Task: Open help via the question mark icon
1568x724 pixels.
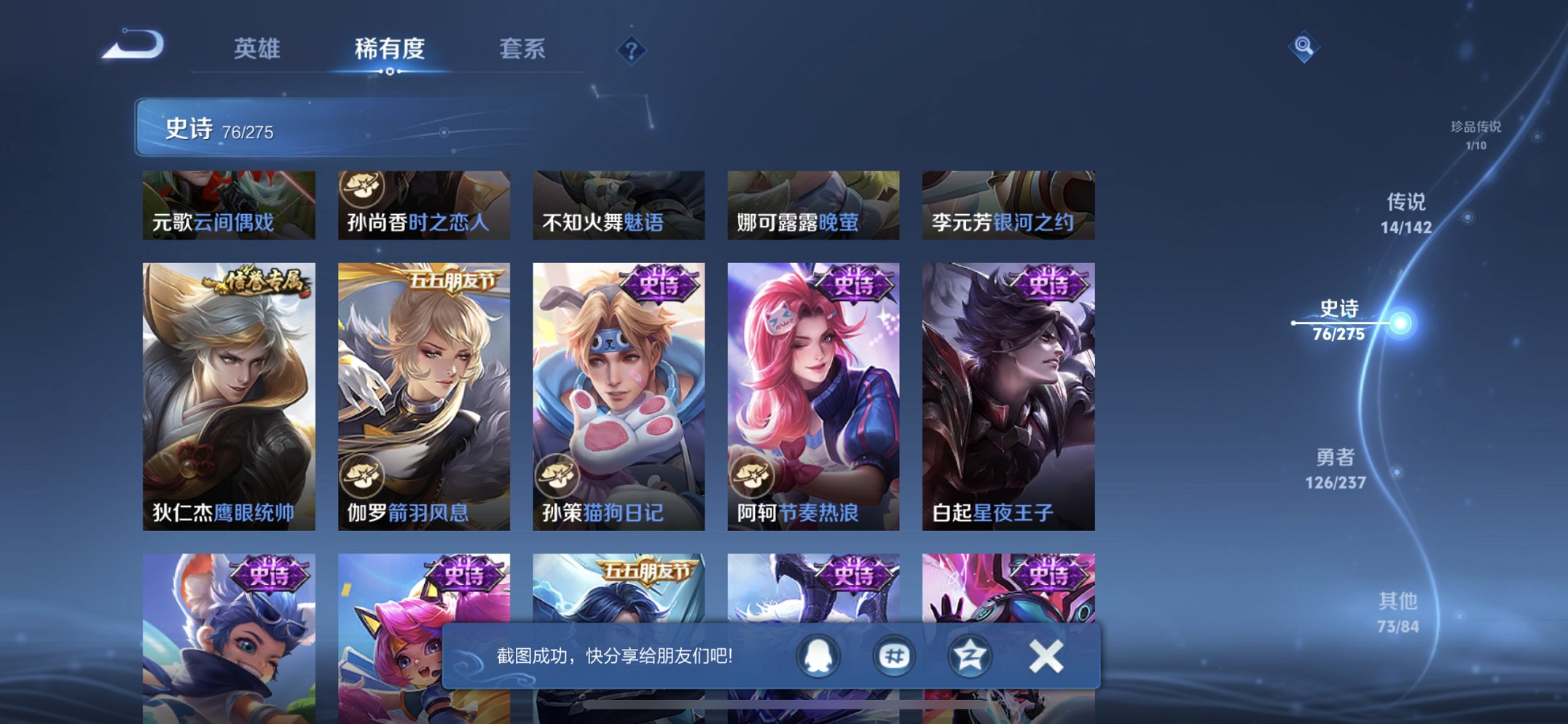Action: point(632,50)
